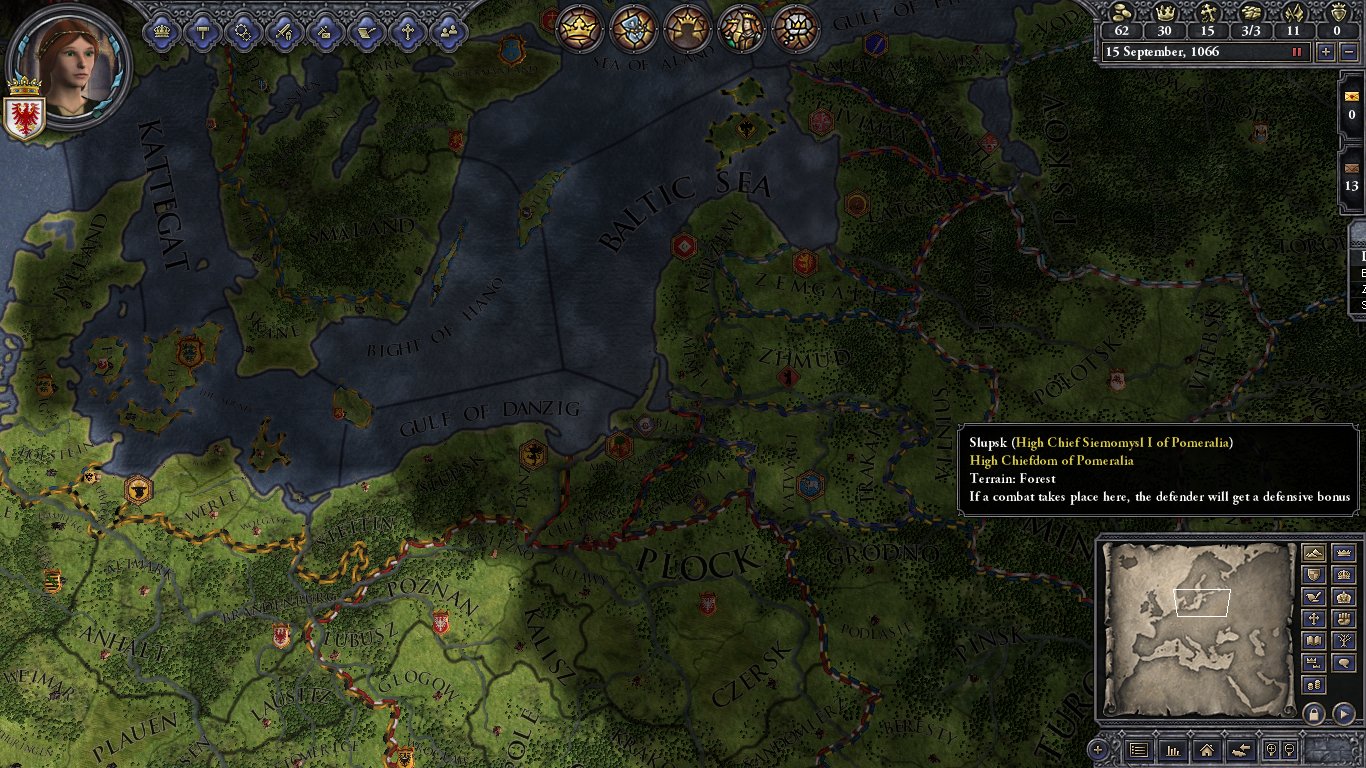Select the religion cross map mode
This screenshot has width=1366, height=768.
[1315, 619]
